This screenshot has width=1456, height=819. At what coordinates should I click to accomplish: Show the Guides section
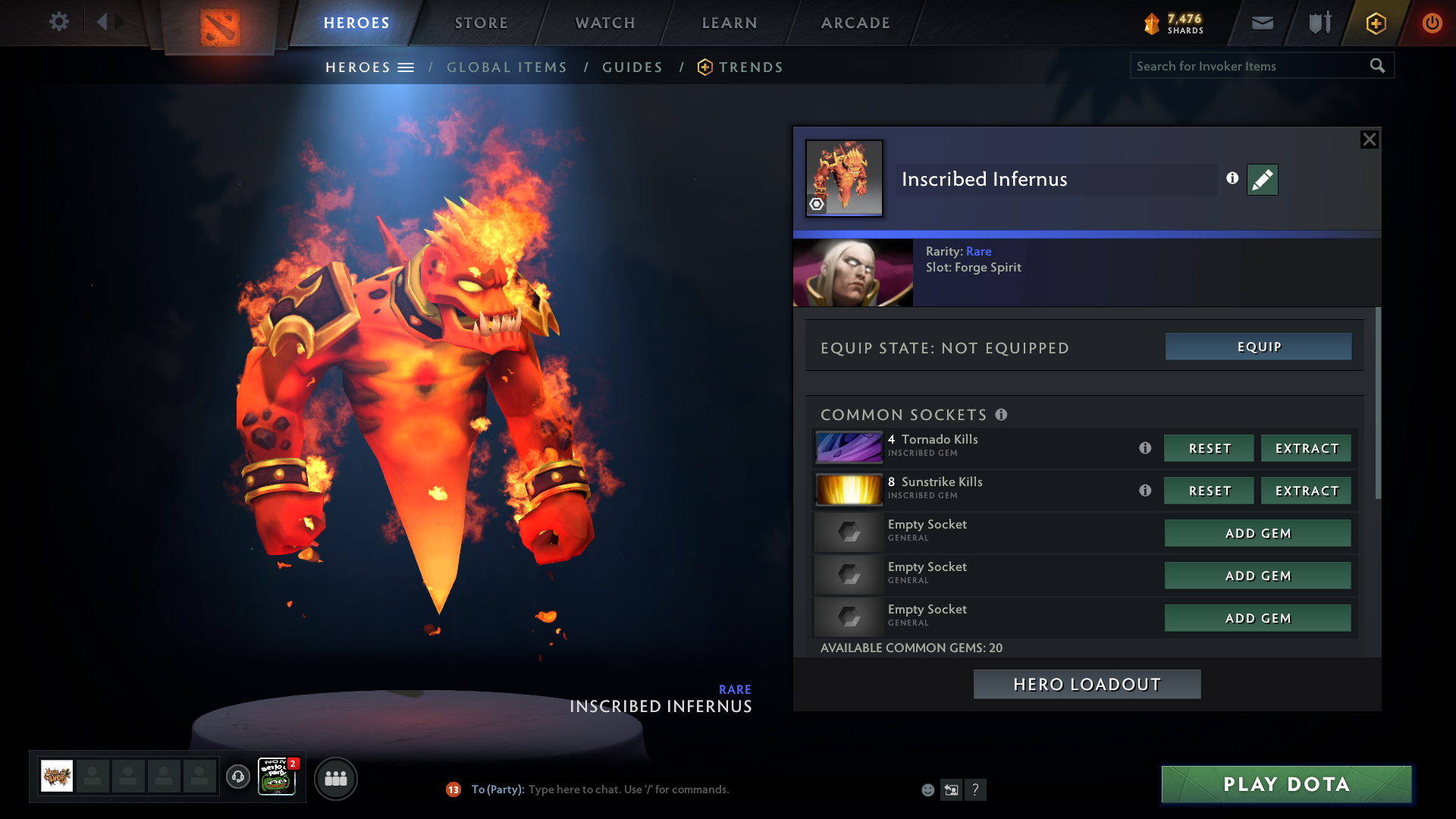point(632,67)
